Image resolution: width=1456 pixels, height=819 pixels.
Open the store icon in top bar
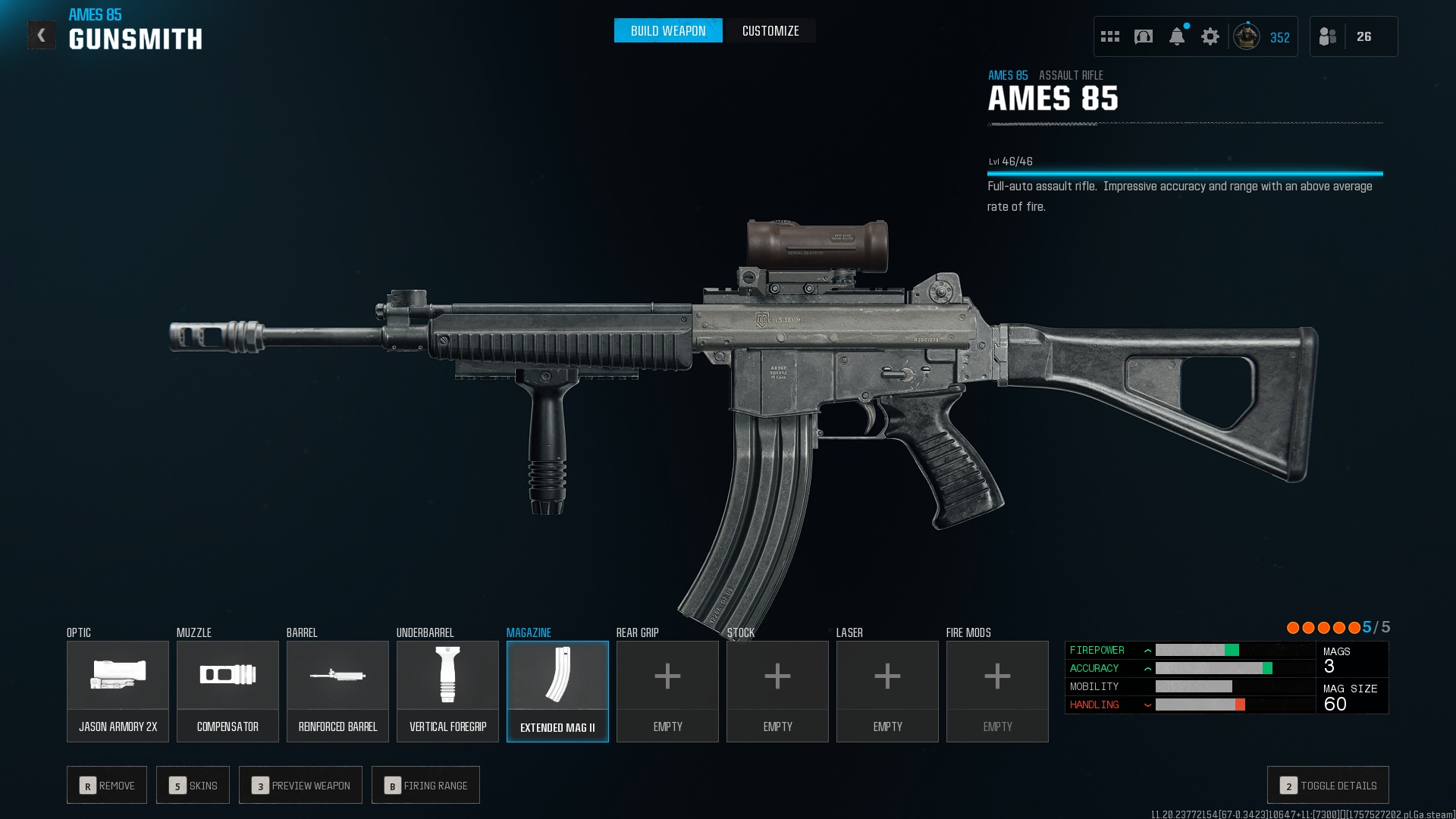[1144, 36]
